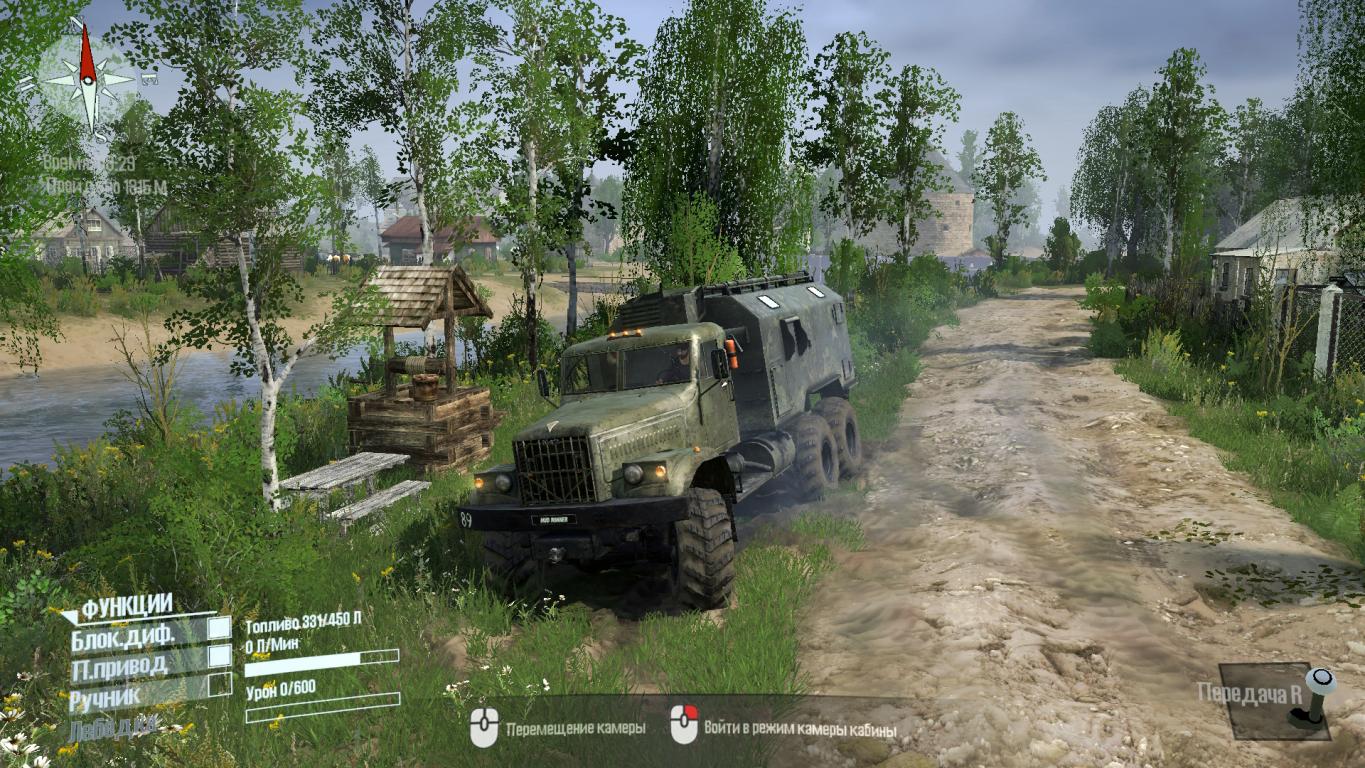The height and width of the screenshot is (768, 1365).
Task: Toggle the Ручник handbrake checkbox
Action: tap(219, 685)
